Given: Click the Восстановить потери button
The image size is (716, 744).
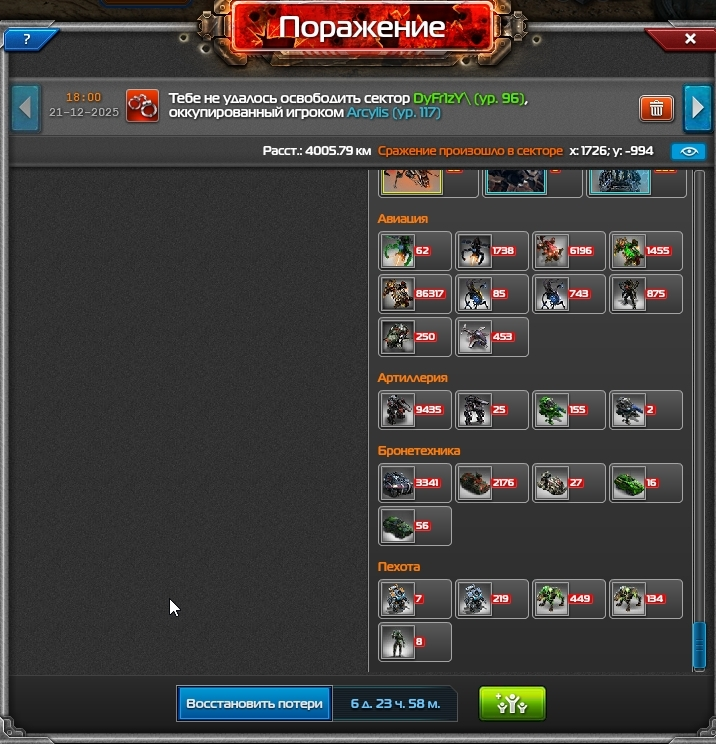Looking at the screenshot, I should (254, 703).
